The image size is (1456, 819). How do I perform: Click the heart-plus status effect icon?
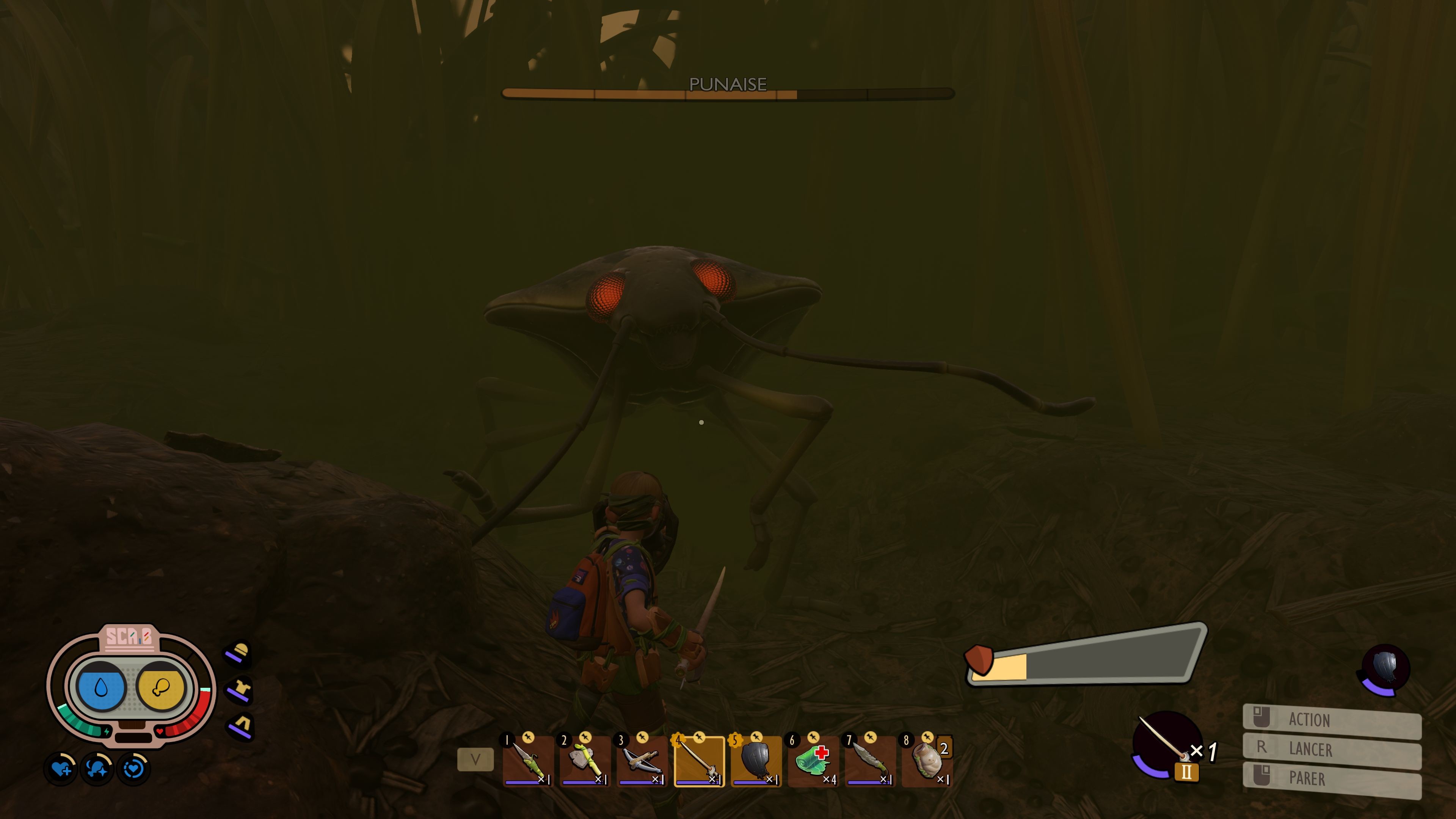(x=61, y=769)
